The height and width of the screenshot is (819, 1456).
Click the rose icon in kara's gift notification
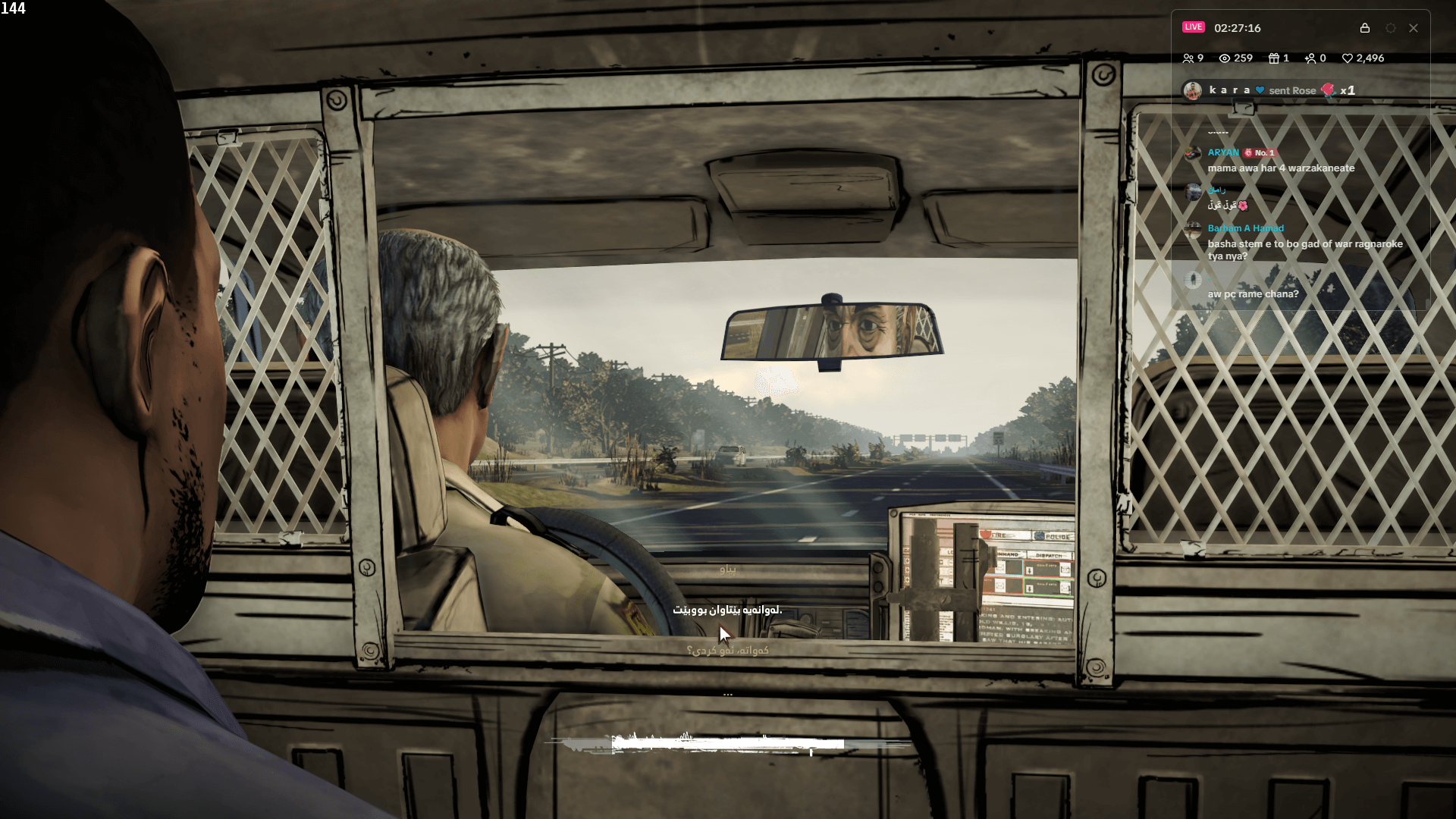pos(1328,90)
